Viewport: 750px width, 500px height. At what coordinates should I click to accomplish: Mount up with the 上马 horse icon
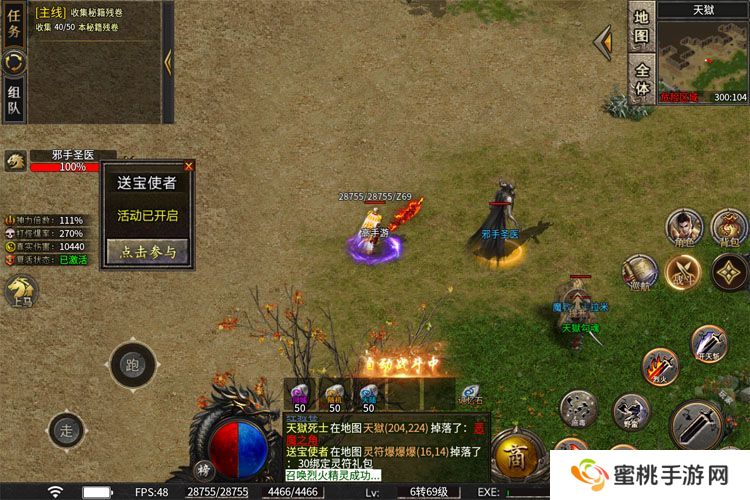[20, 290]
